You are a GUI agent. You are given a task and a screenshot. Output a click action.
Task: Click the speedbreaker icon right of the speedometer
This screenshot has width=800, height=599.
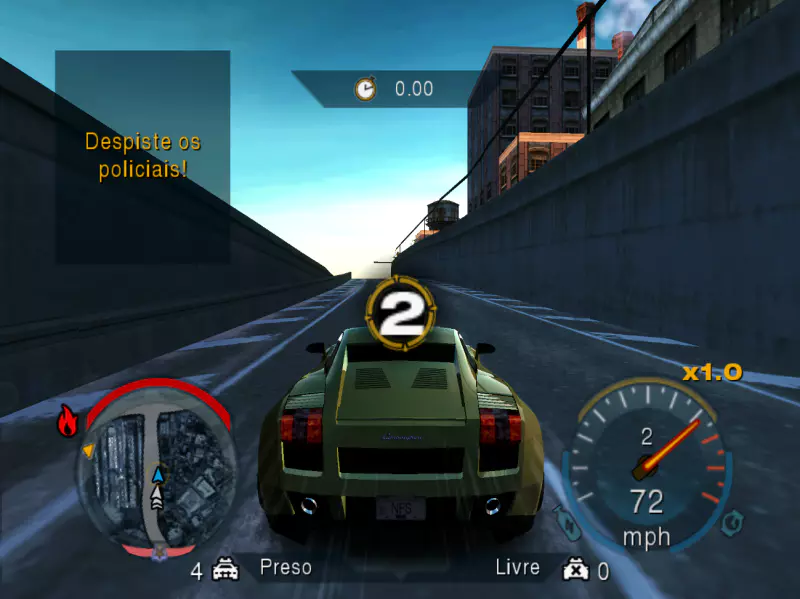point(733,521)
